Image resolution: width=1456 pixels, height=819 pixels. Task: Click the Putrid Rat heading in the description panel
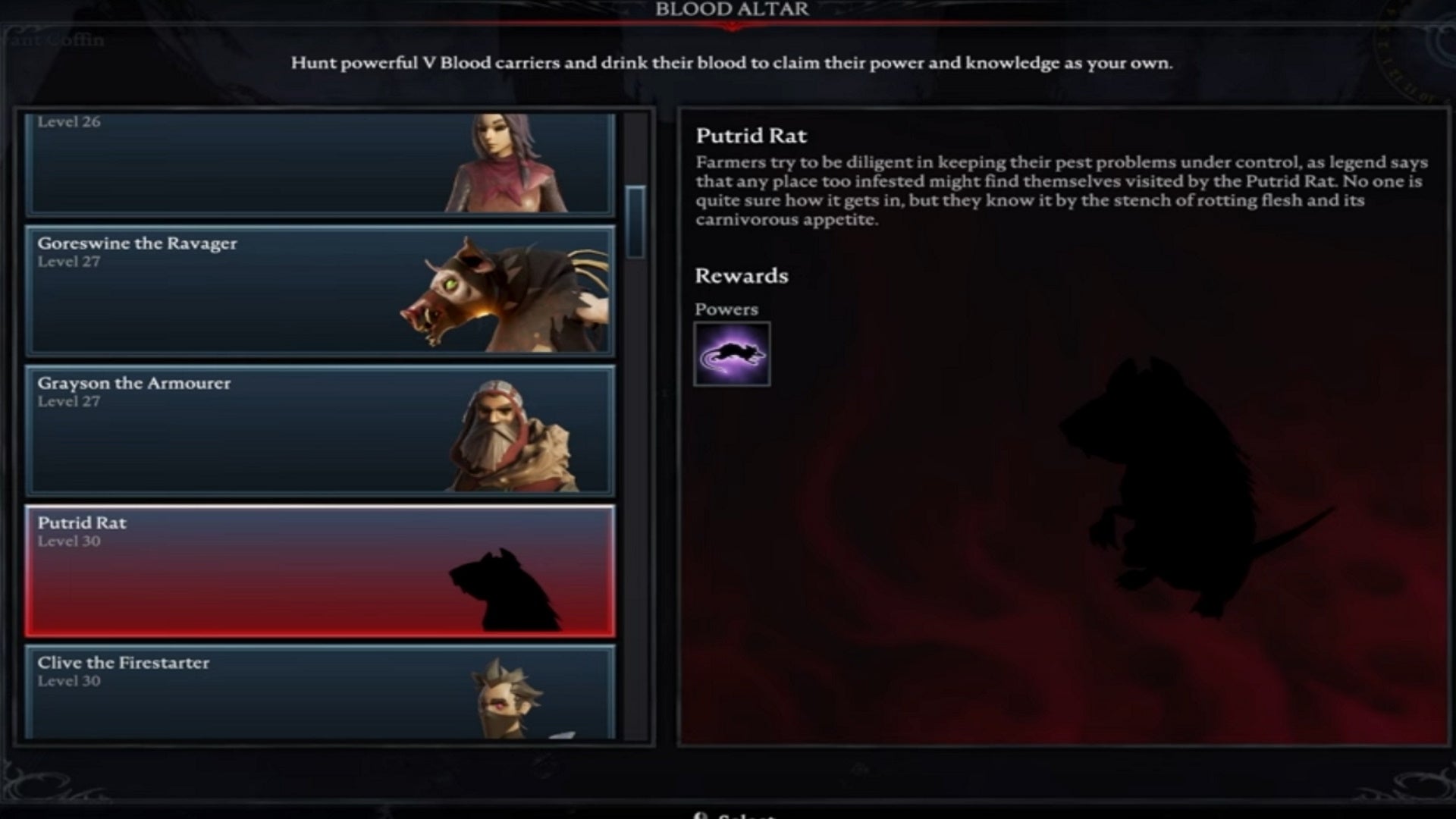coord(751,136)
